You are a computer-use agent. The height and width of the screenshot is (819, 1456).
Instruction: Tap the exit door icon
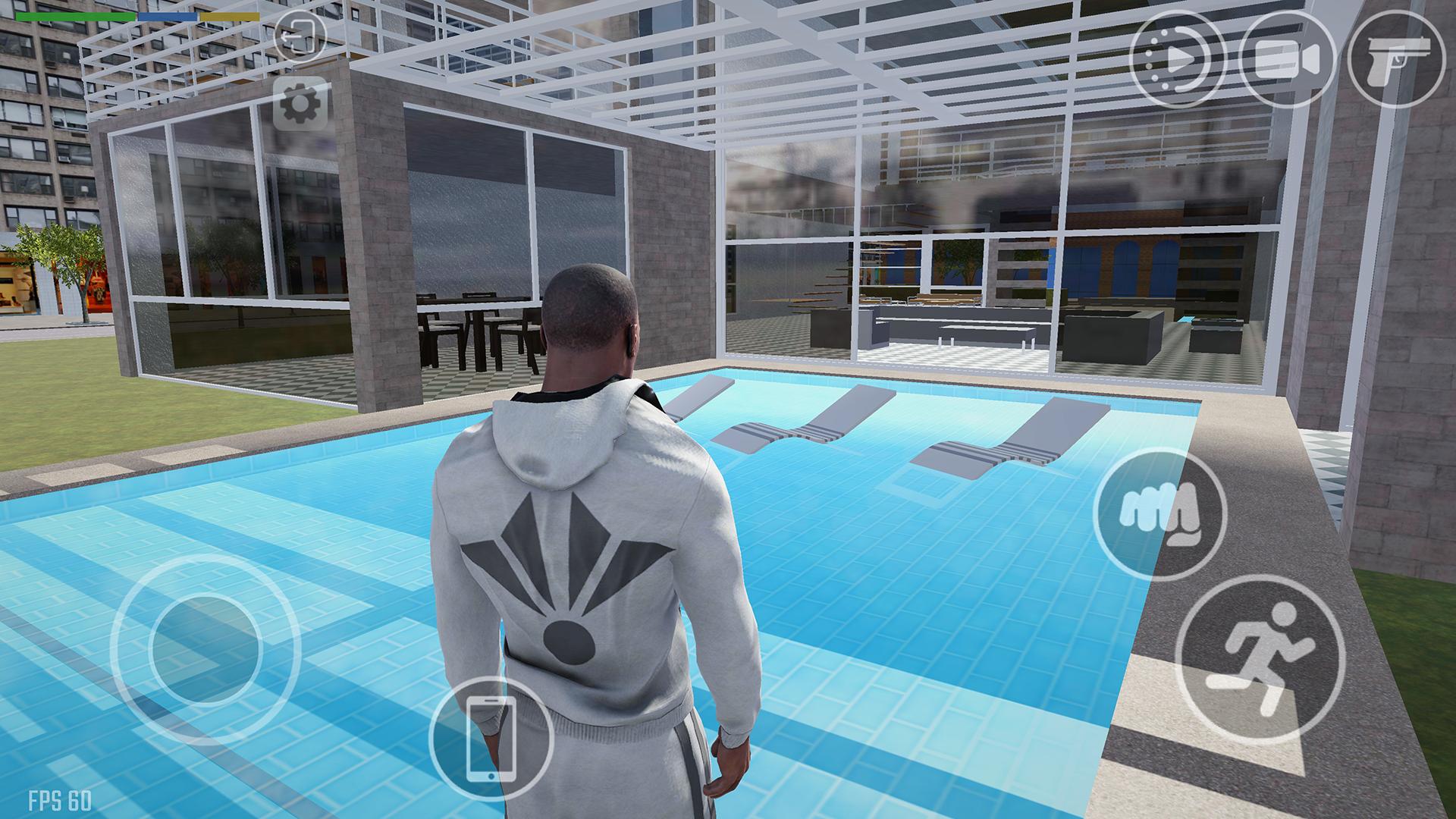coord(300,36)
